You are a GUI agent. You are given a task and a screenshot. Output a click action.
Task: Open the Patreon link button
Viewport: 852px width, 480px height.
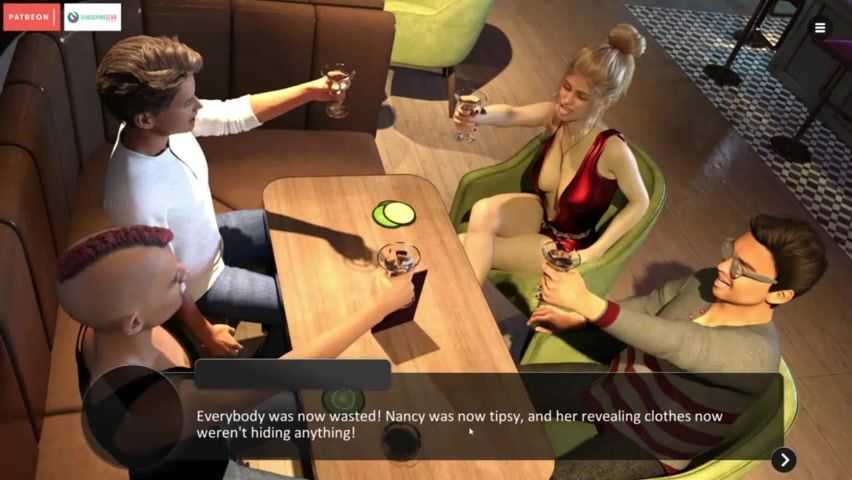point(31,17)
